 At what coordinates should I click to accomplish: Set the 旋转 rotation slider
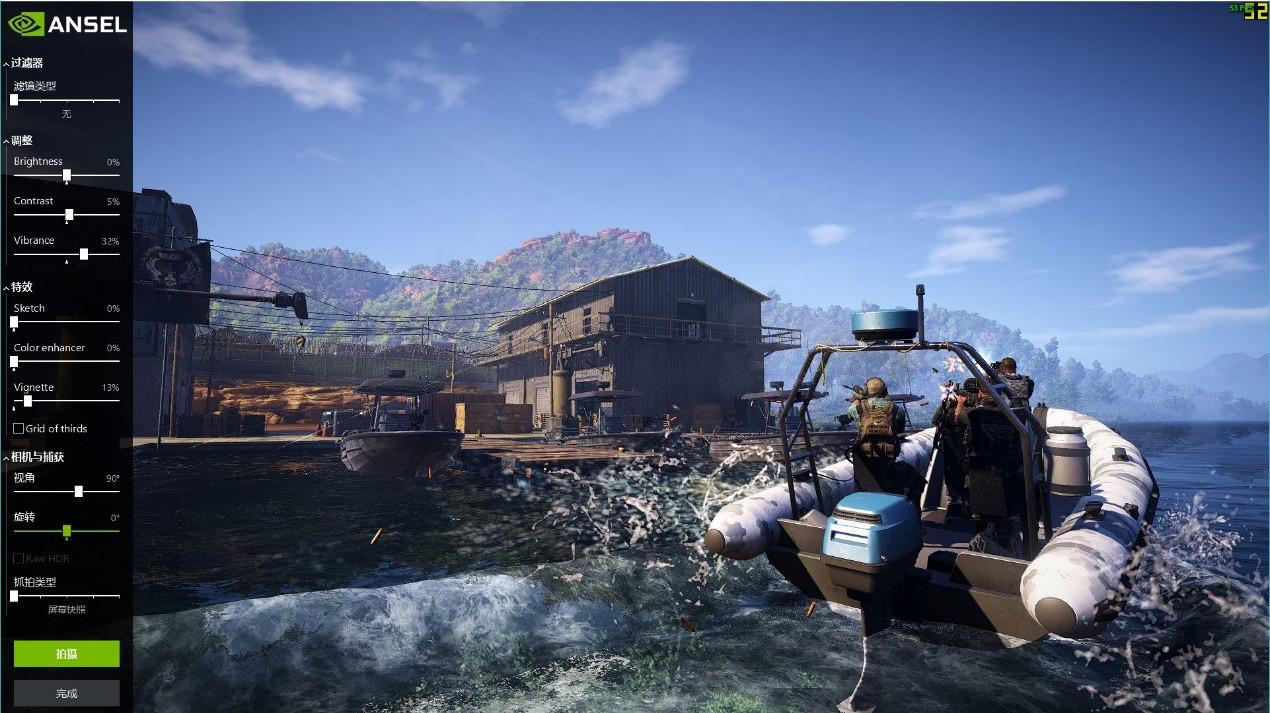point(67,531)
